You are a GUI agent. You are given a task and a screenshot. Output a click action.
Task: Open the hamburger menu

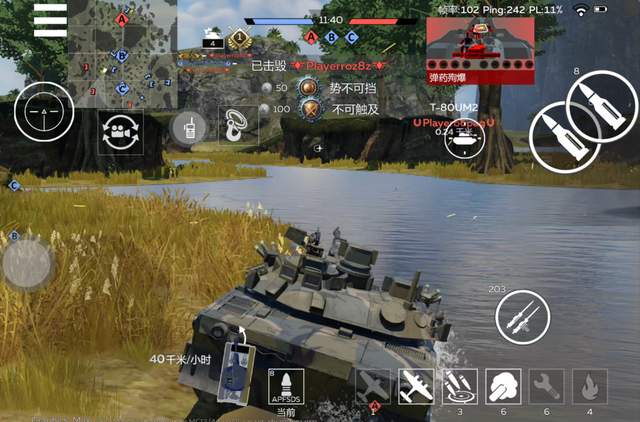50,20
